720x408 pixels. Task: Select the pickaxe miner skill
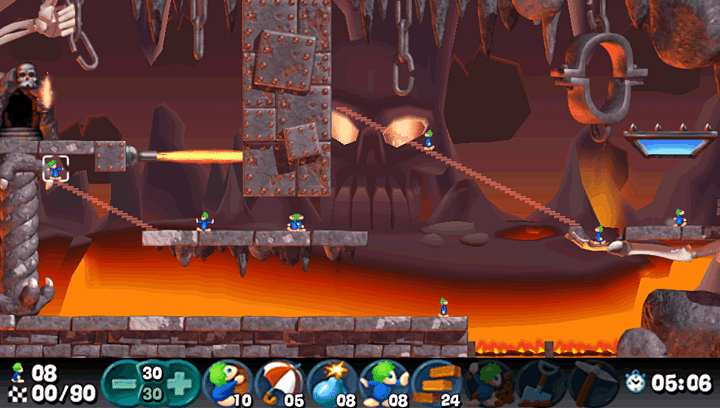pyautogui.click(x=591, y=381)
